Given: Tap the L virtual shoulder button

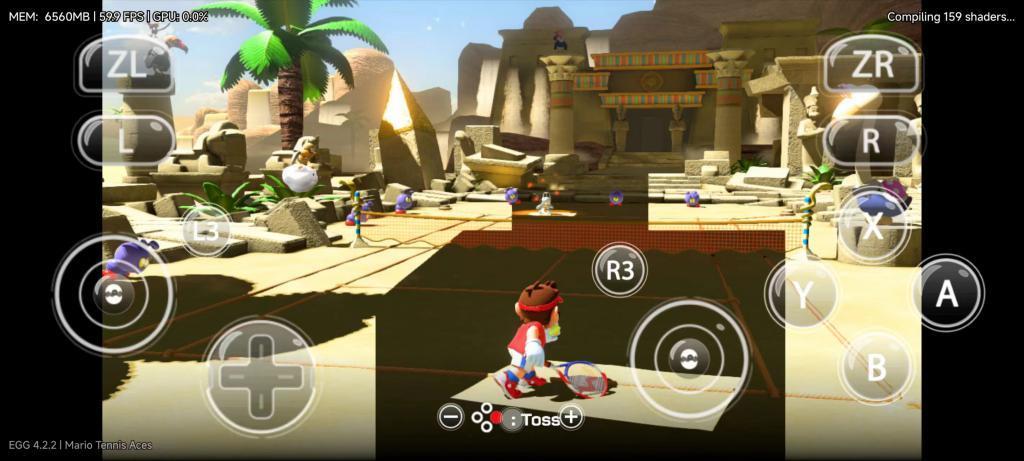Looking at the screenshot, I should tap(126, 139).
